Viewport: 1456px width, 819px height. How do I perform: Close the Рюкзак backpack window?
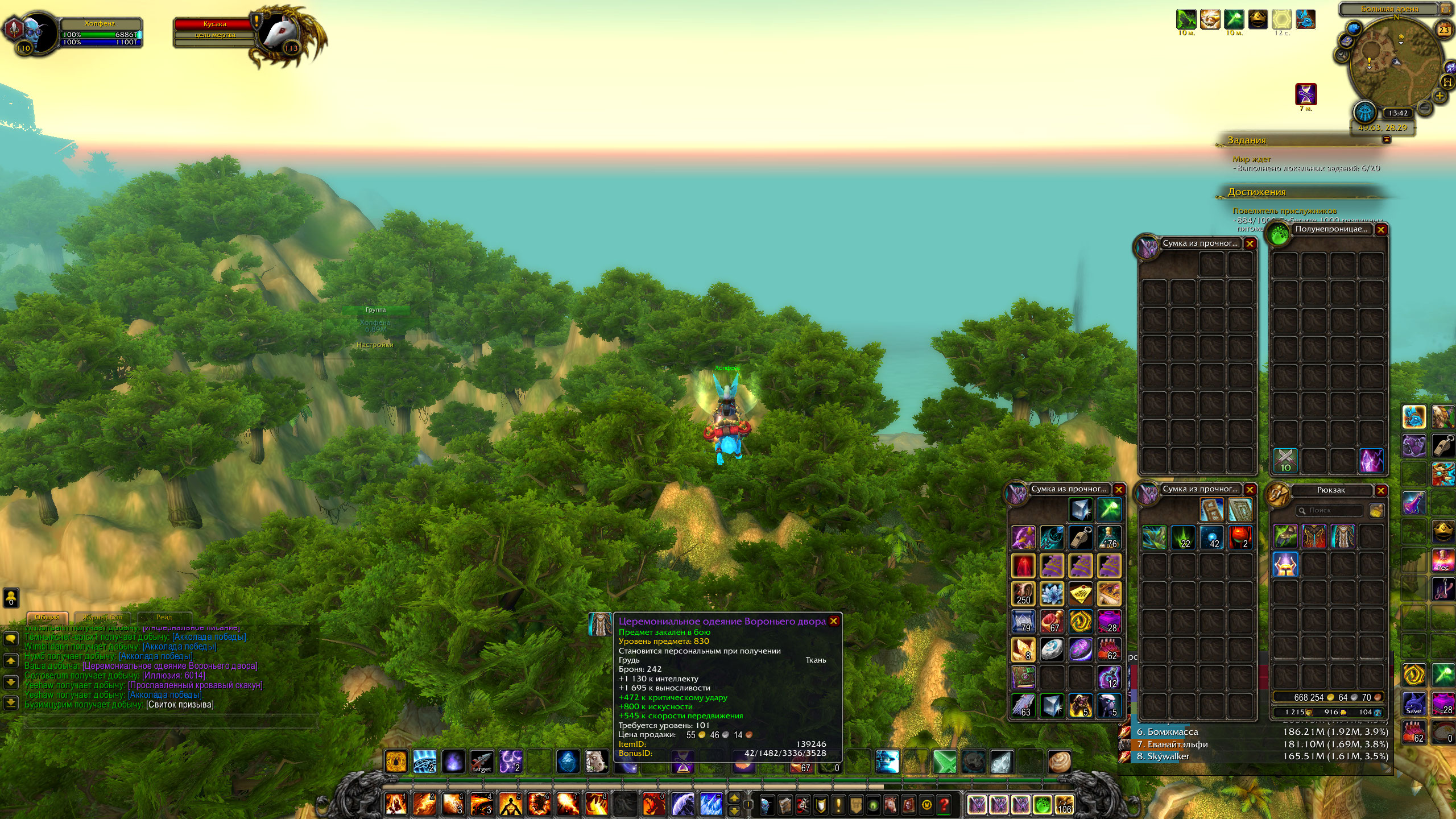[1381, 490]
